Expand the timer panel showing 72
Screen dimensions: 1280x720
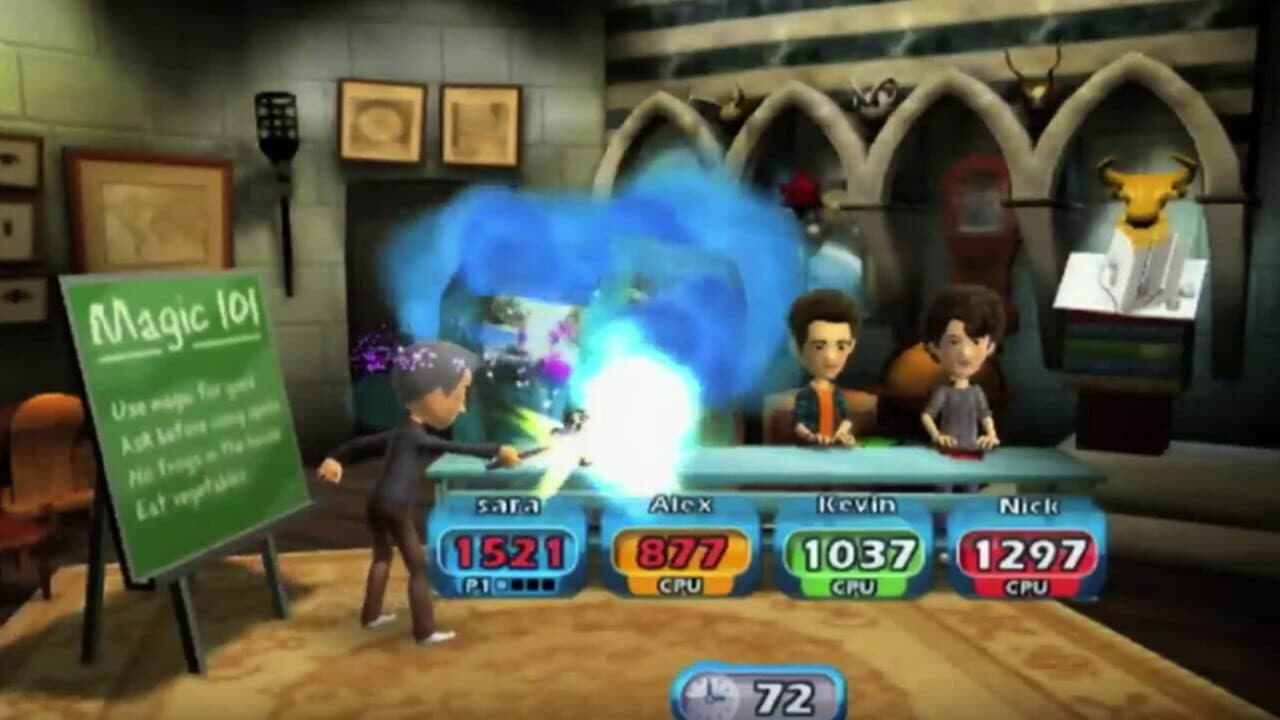pos(760,695)
